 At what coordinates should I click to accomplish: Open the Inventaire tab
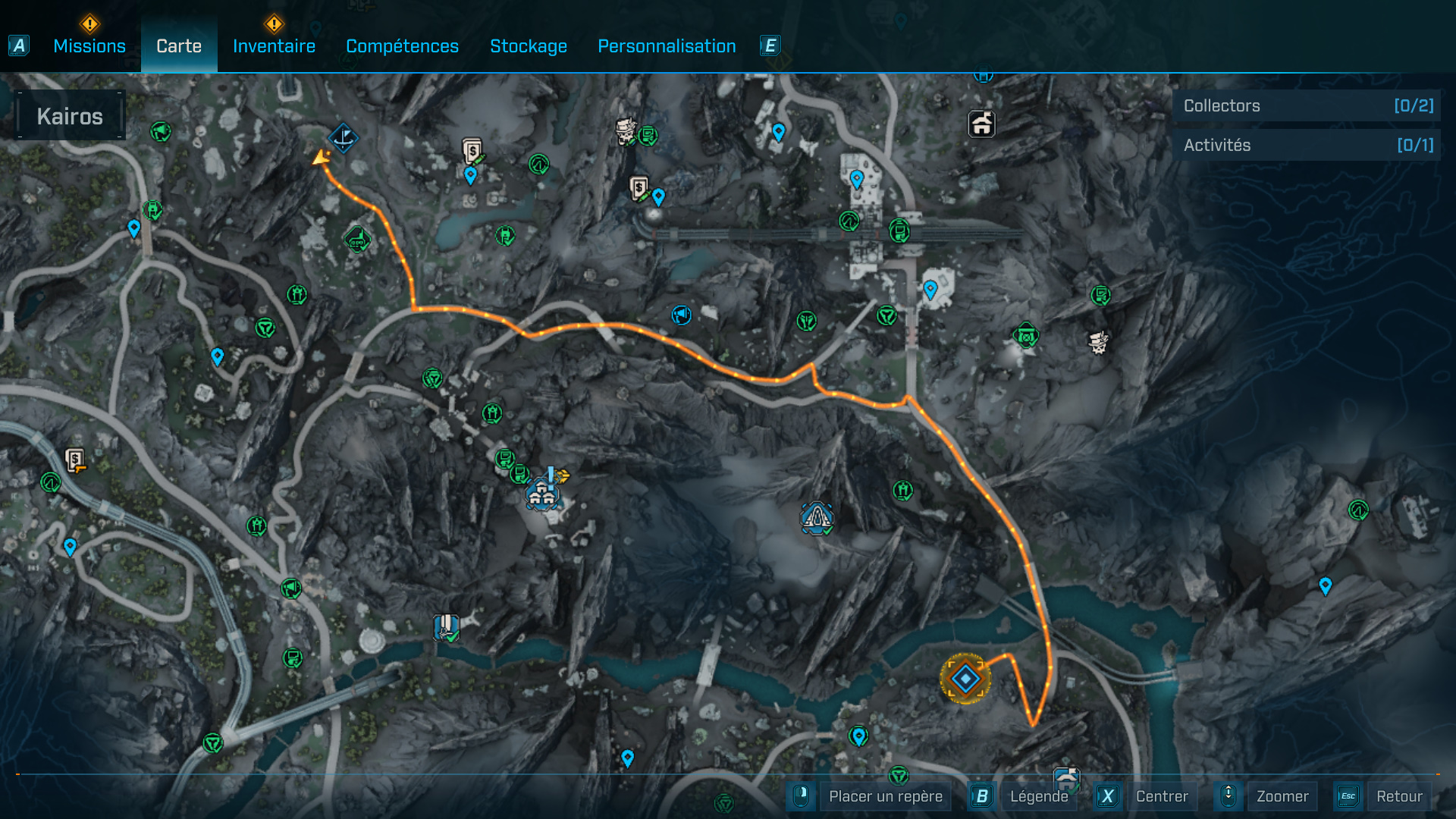tap(274, 46)
